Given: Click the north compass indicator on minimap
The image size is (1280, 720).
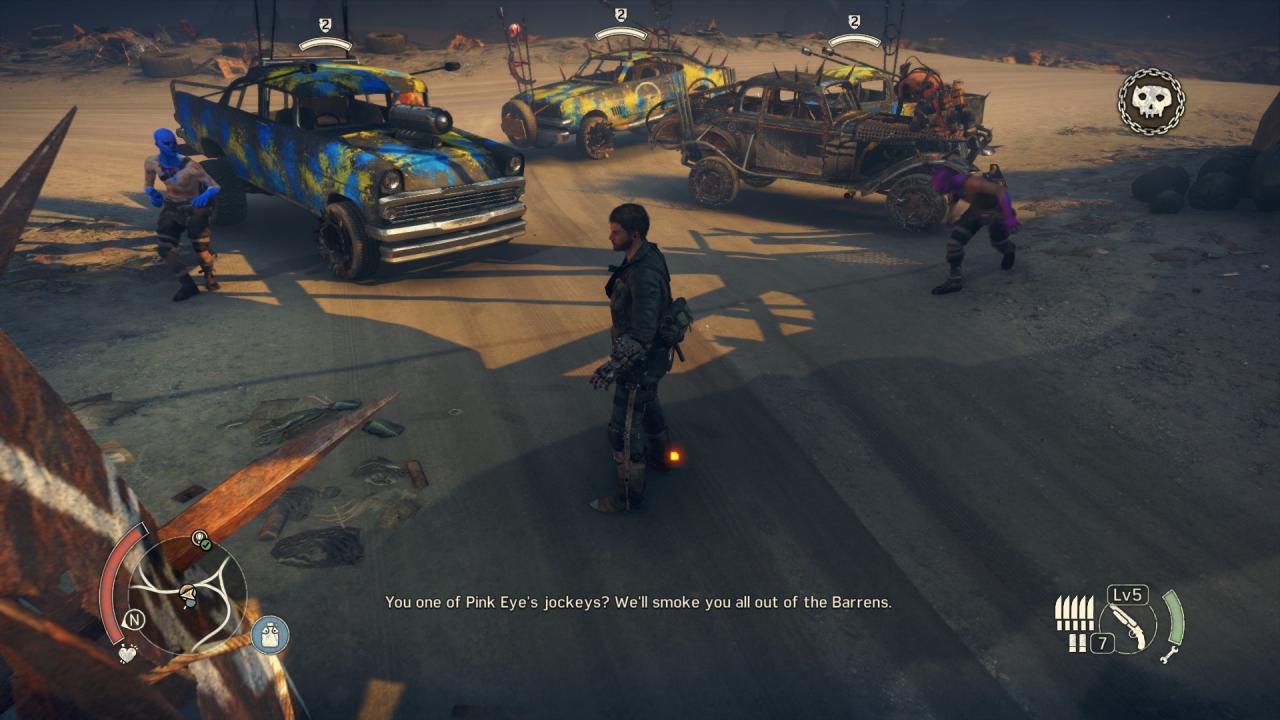Looking at the screenshot, I should tap(134, 620).
